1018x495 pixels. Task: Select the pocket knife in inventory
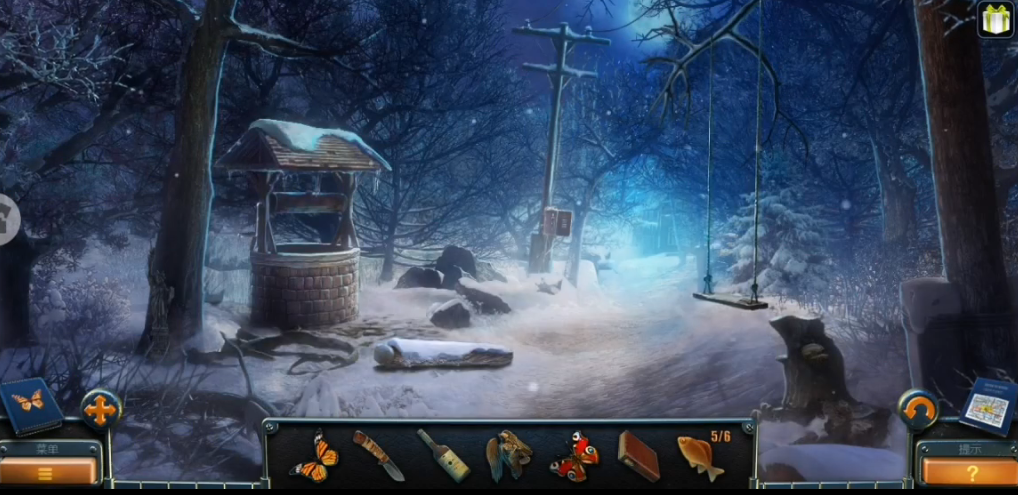(x=378, y=455)
